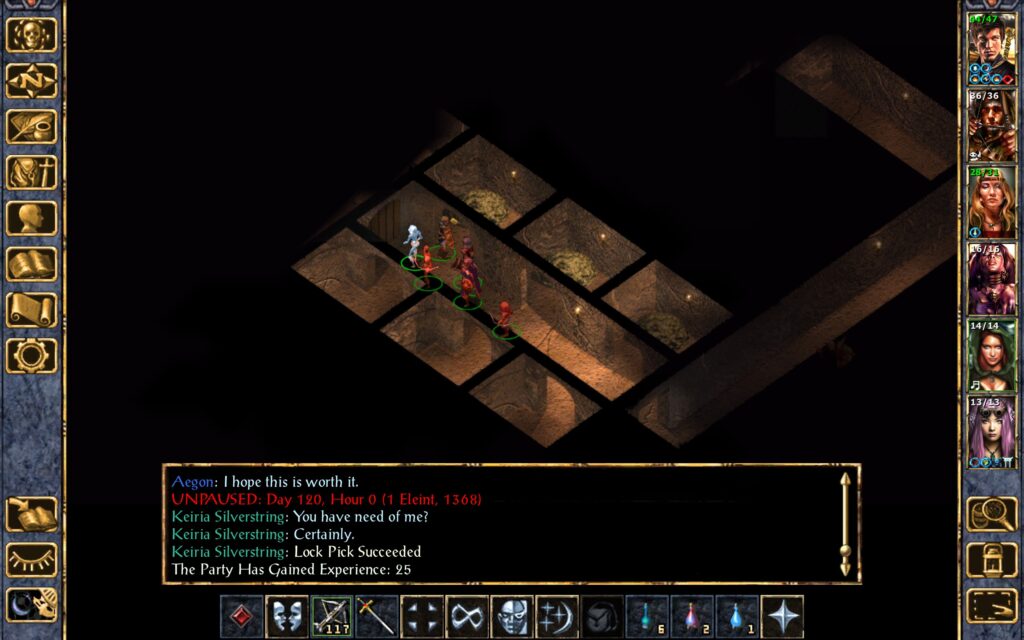Open the skull return-to-game button
1024x640 pixels.
[32, 35]
